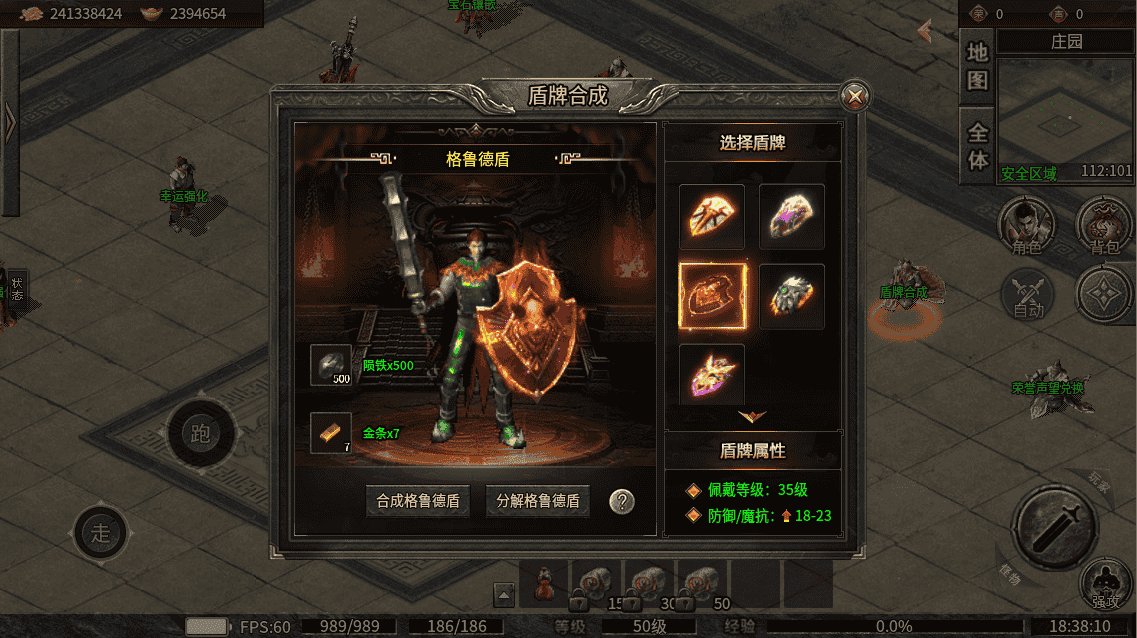Open the 角色 character sheet

coord(1028,224)
